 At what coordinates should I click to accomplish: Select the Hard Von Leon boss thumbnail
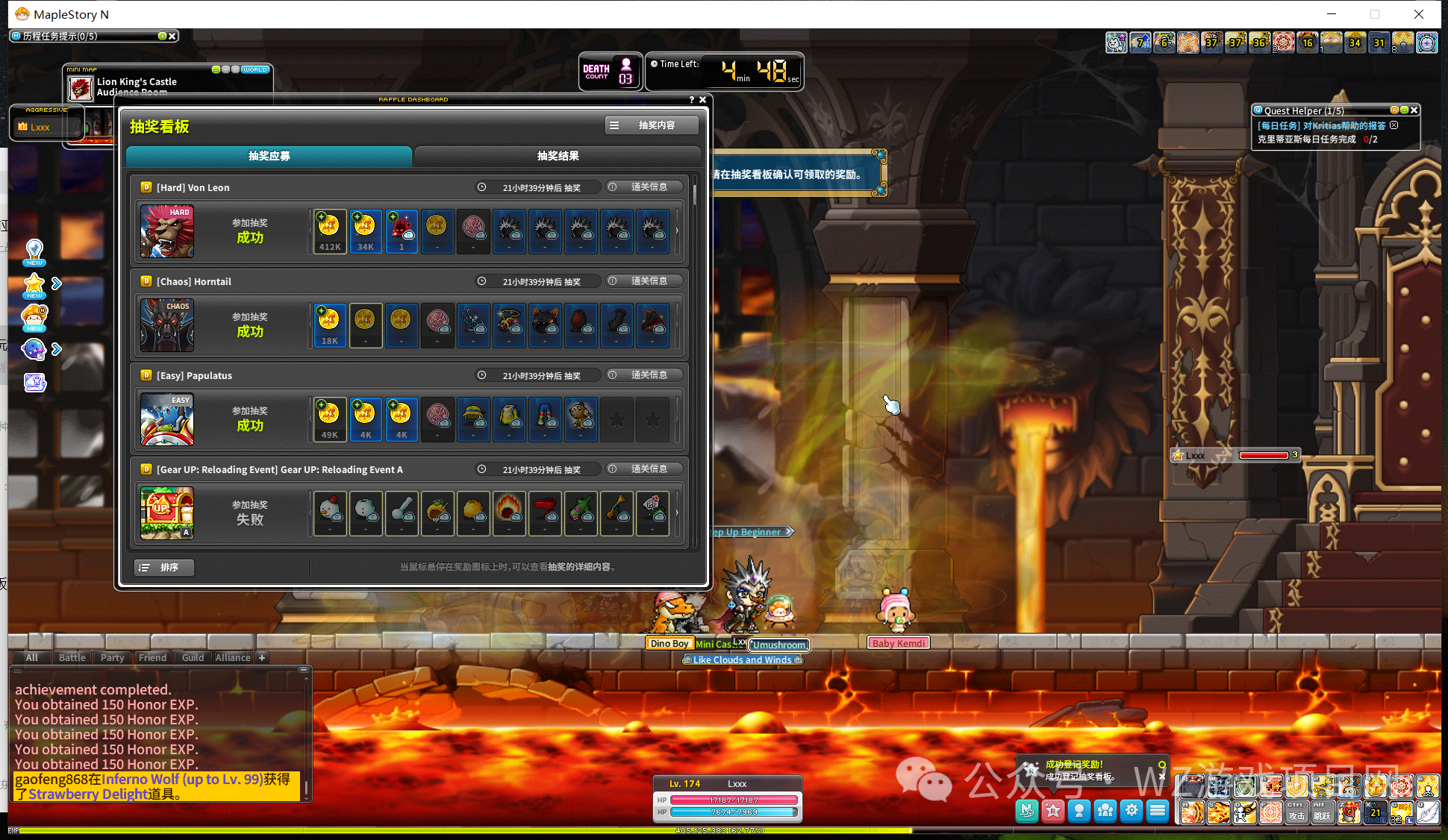[167, 231]
